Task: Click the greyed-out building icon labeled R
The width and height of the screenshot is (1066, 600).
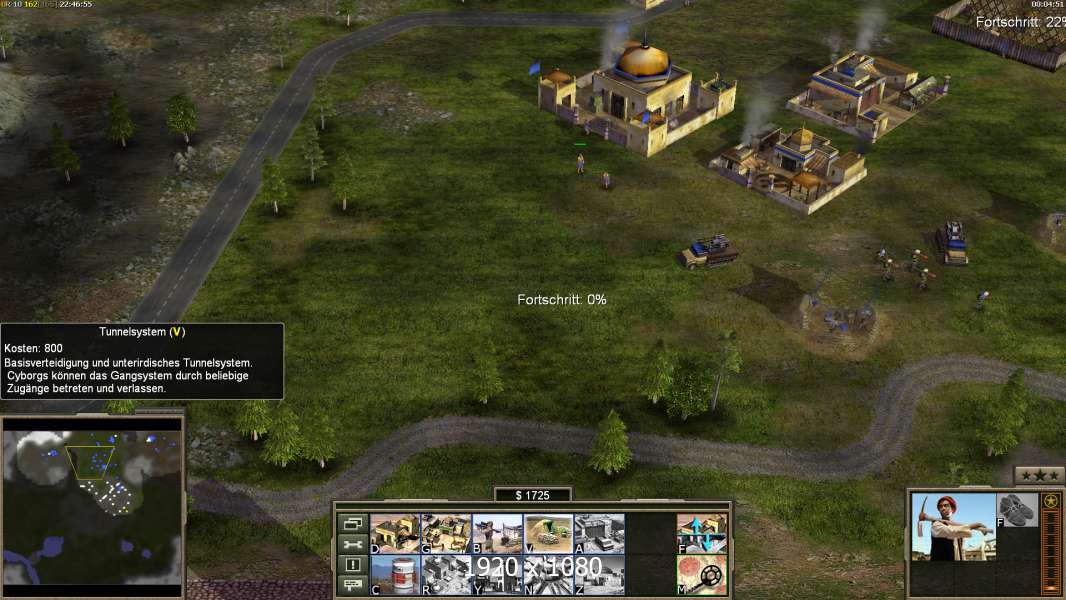Action: (x=446, y=574)
